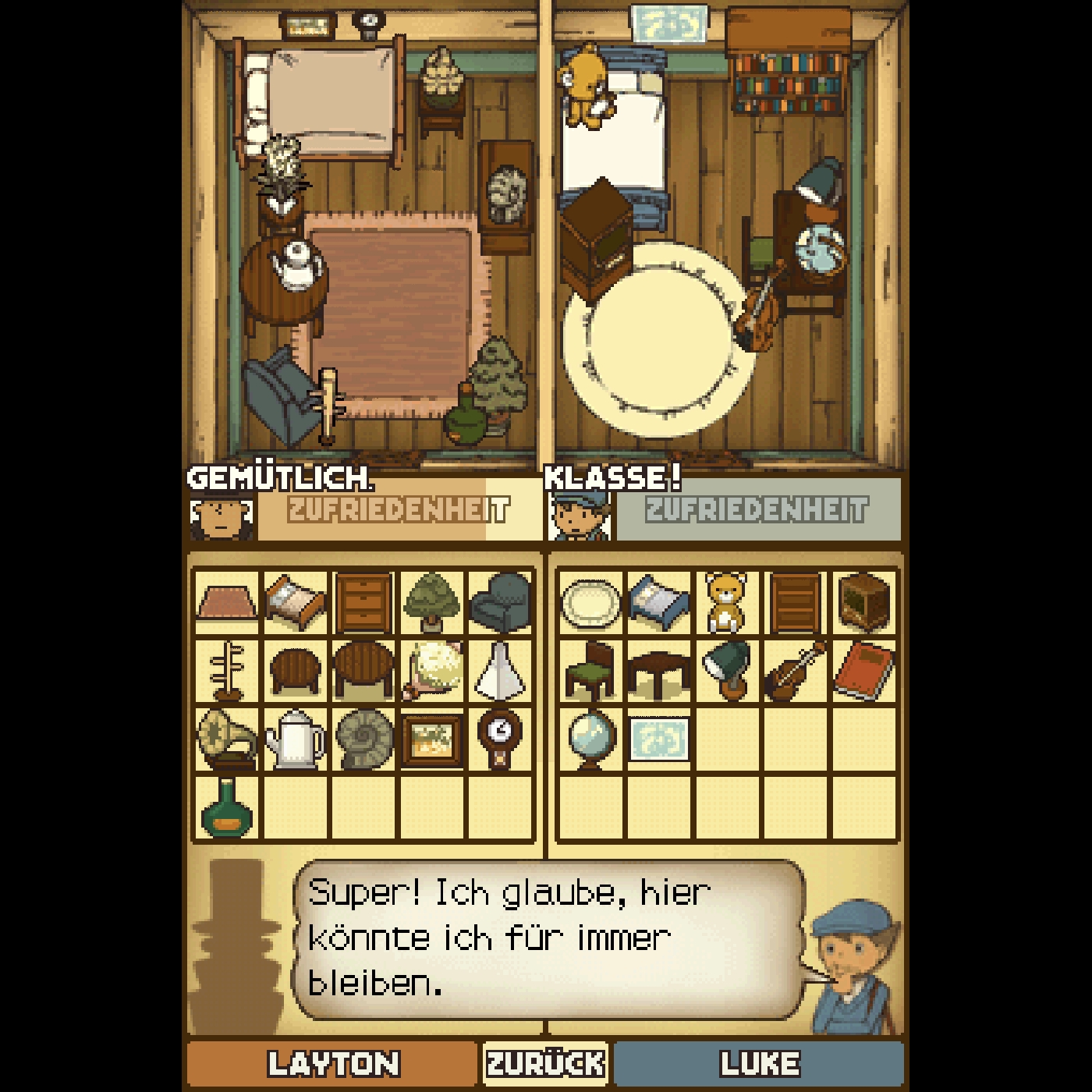Switch to the LAYTON room tab
This screenshot has height=1092, width=1092.
(332, 1063)
